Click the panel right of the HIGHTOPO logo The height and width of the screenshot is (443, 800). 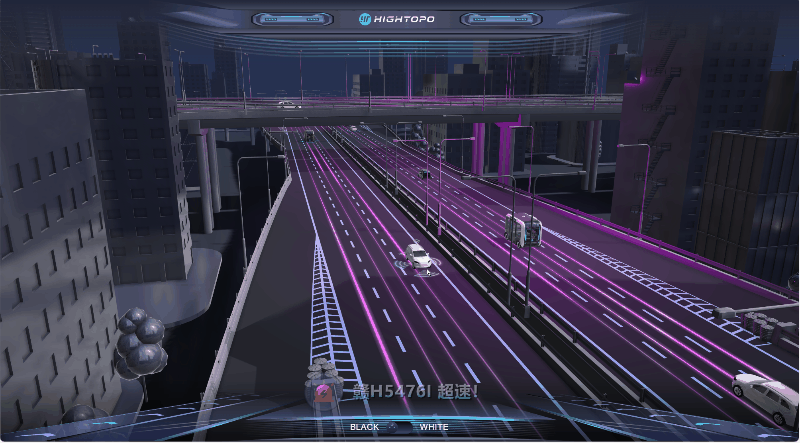pos(500,19)
